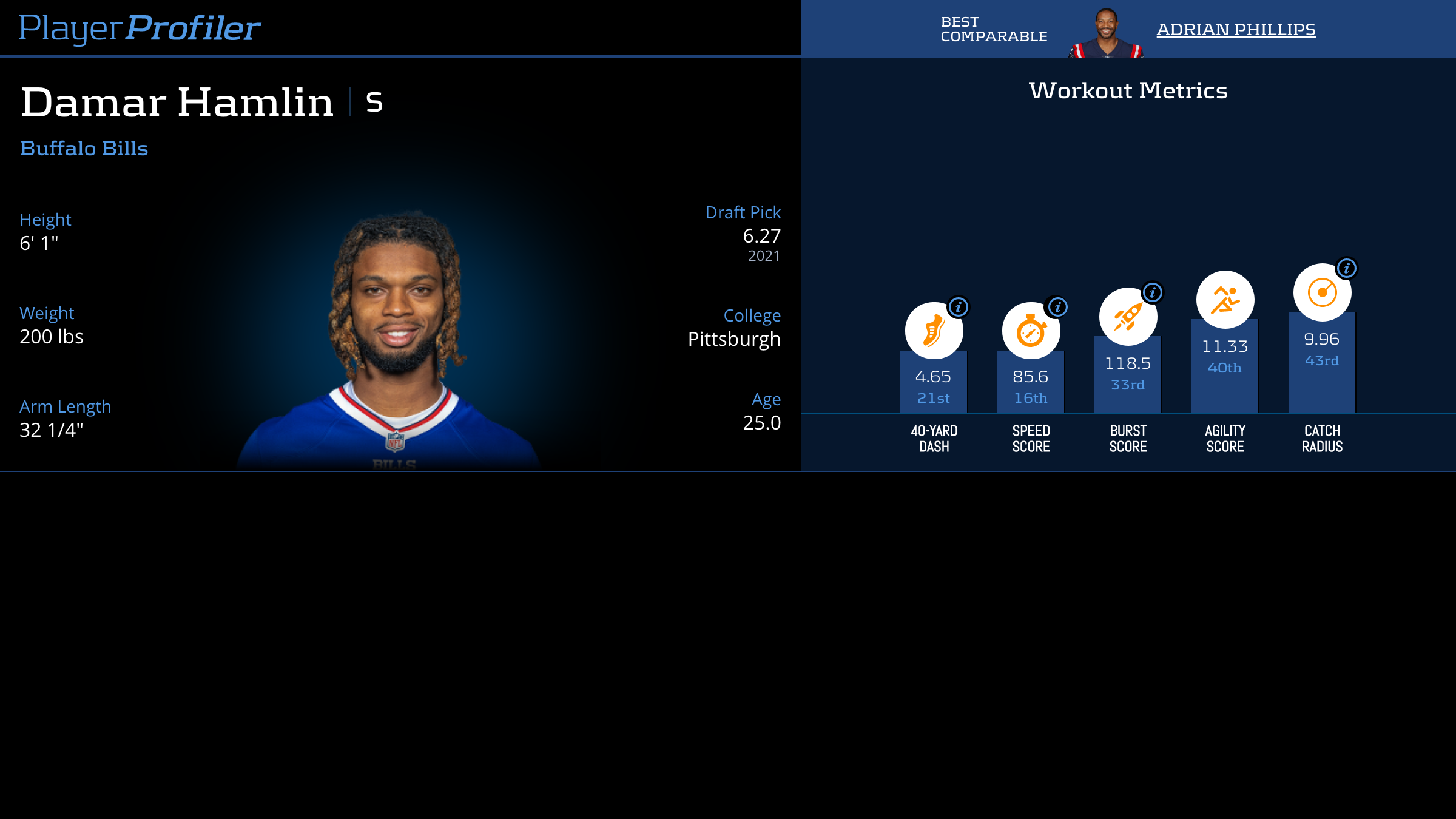Image resolution: width=1456 pixels, height=819 pixels.
Task: Open the Buffalo Bills team link
Action: pos(84,148)
